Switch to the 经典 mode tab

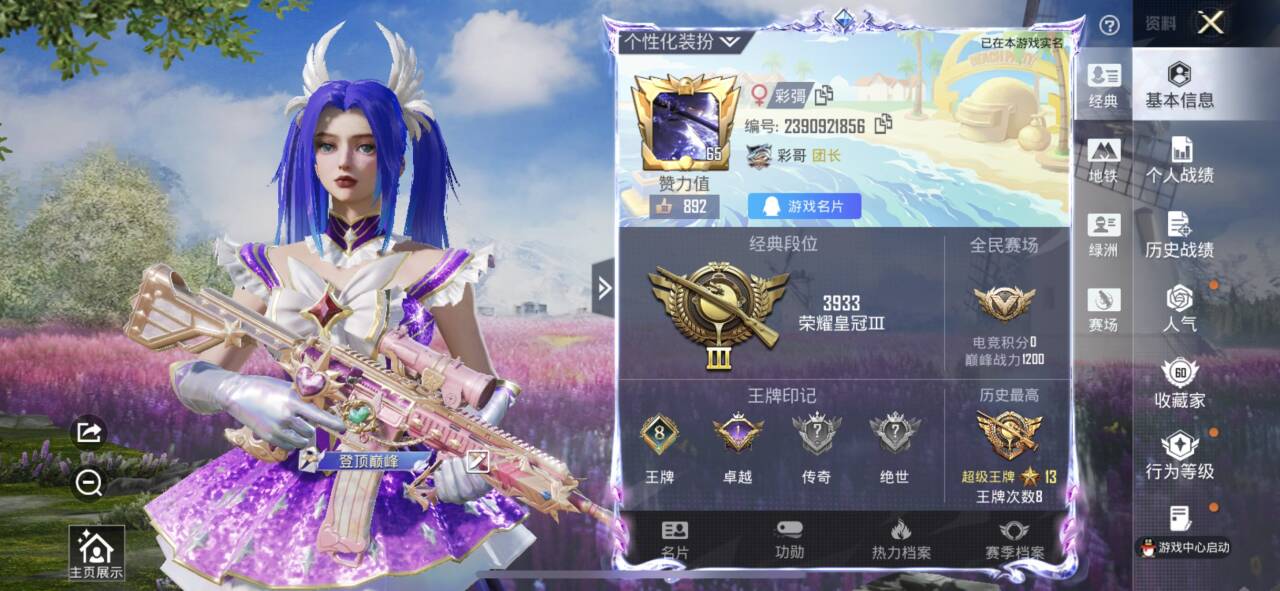(1104, 85)
